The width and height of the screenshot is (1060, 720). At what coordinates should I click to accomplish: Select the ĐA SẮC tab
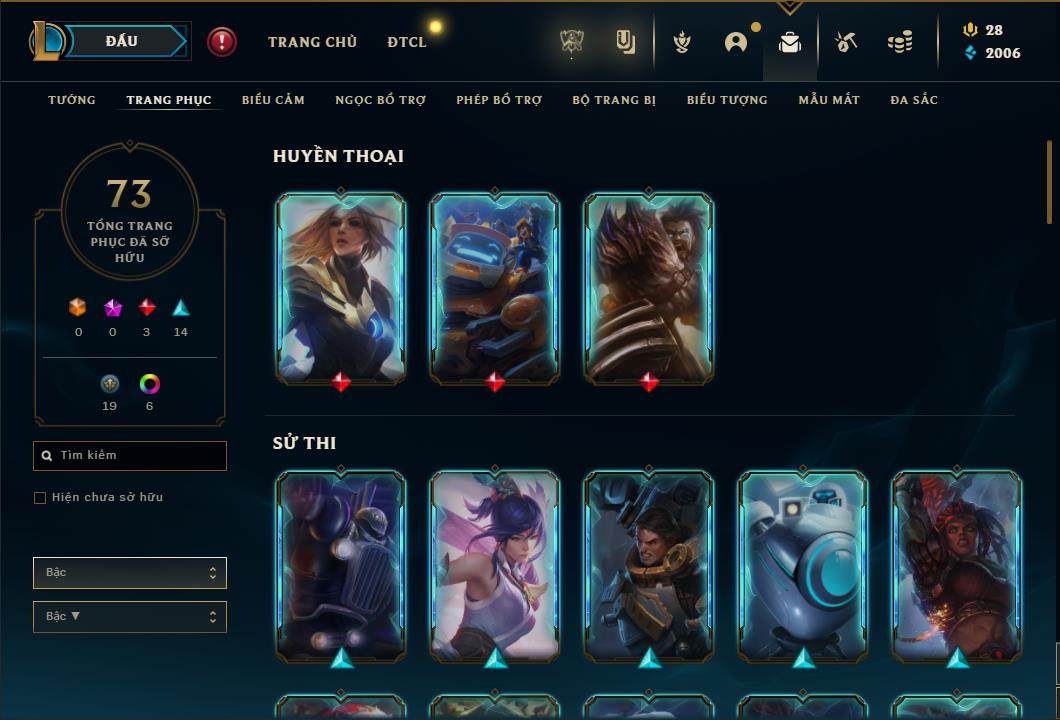[914, 100]
